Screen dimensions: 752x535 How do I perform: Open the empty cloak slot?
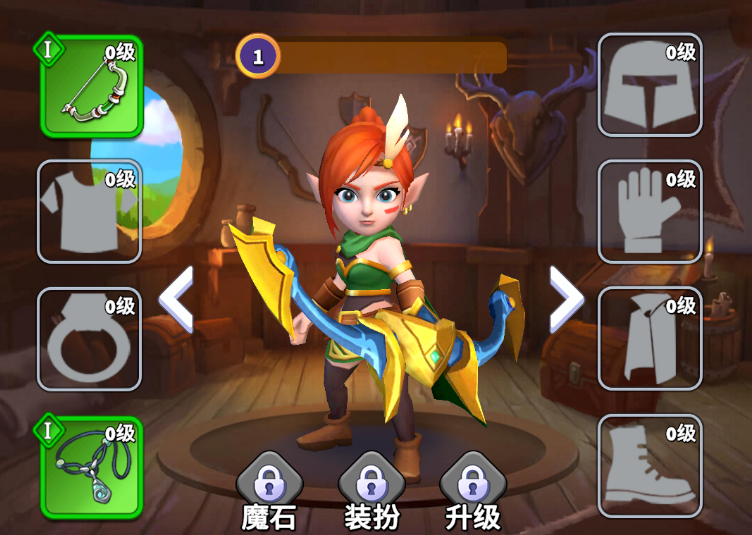649,339
